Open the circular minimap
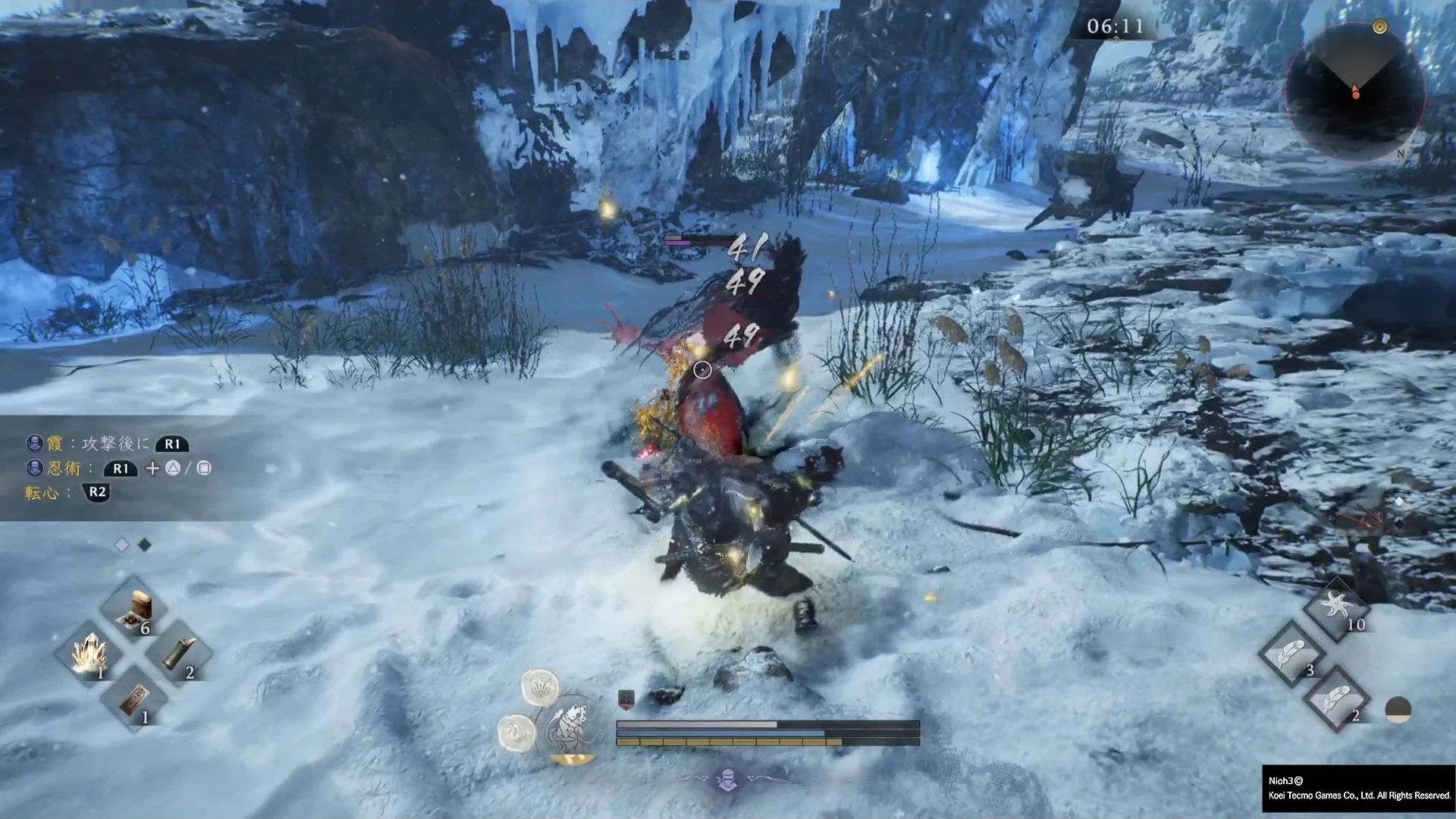 (x=1355, y=93)
